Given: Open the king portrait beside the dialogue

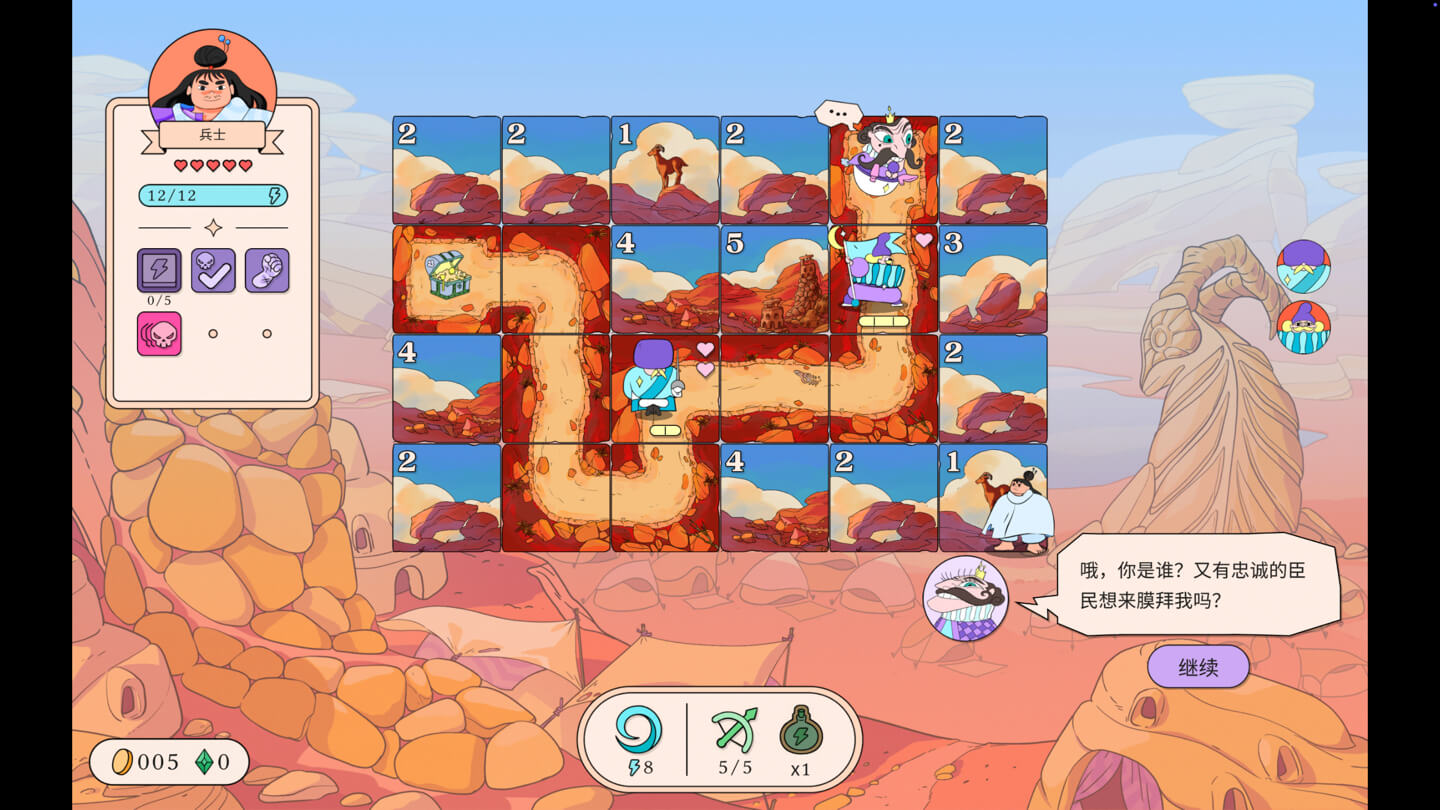Looking at the screenshot, I should [966, 597].
